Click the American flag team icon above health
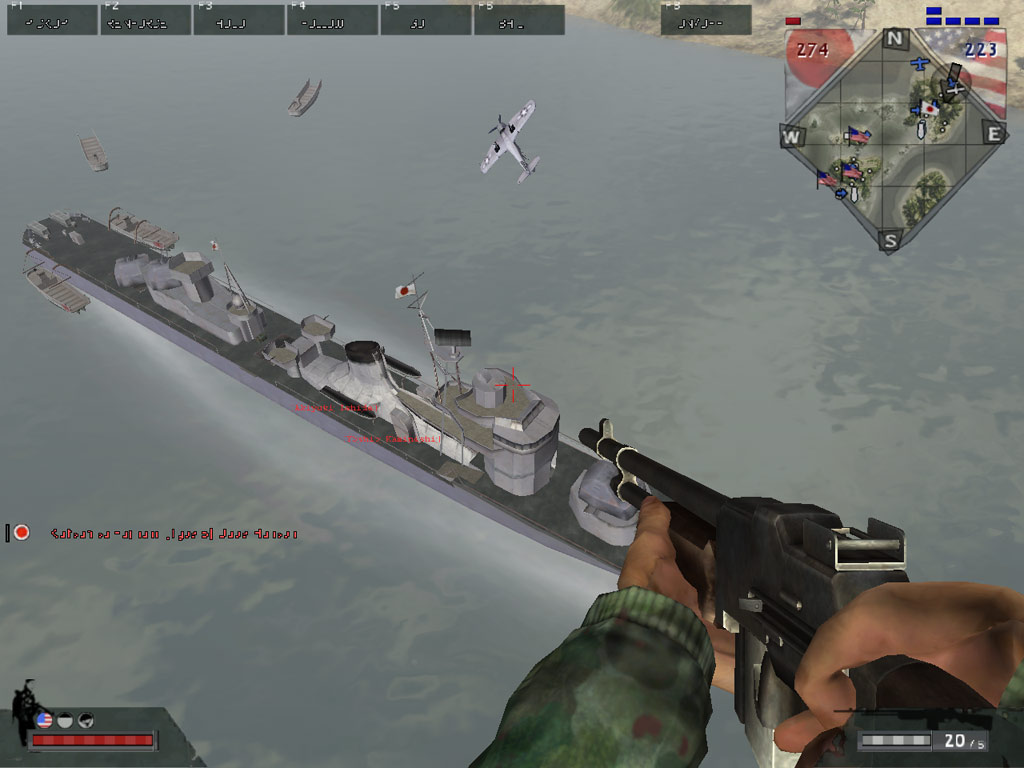Viewport: 1024px width, 768px height. coord(44,719)
